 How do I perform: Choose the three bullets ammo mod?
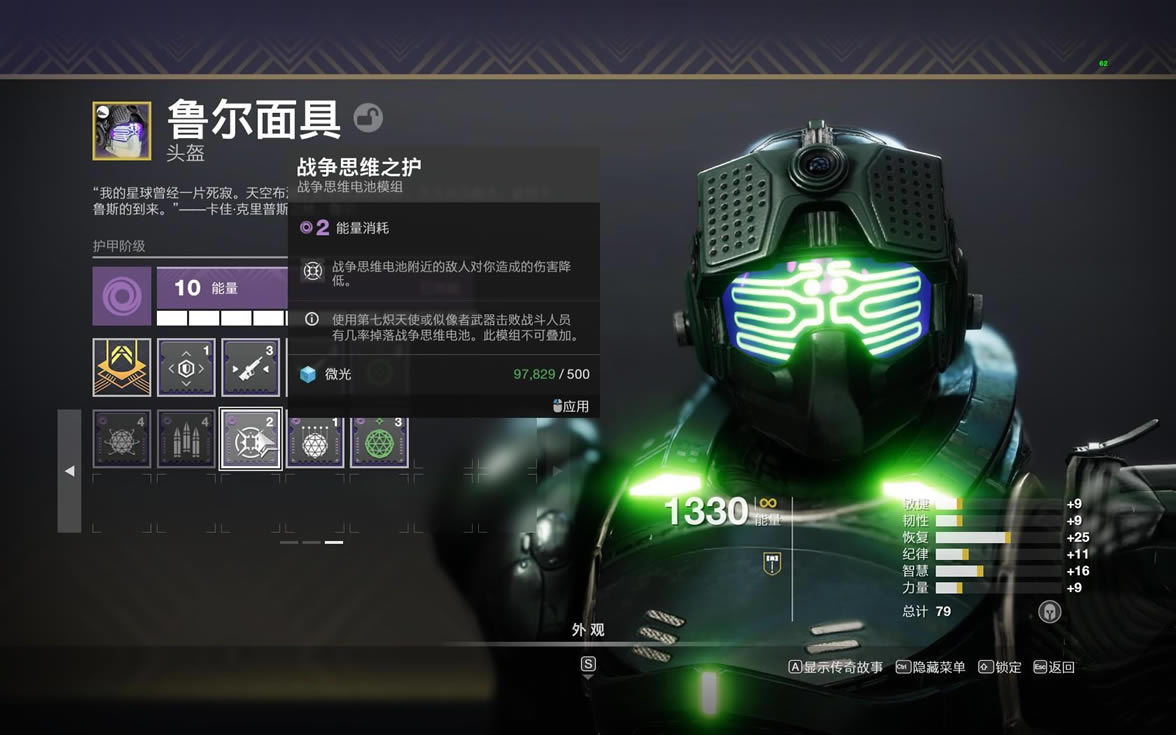[186, 439]
